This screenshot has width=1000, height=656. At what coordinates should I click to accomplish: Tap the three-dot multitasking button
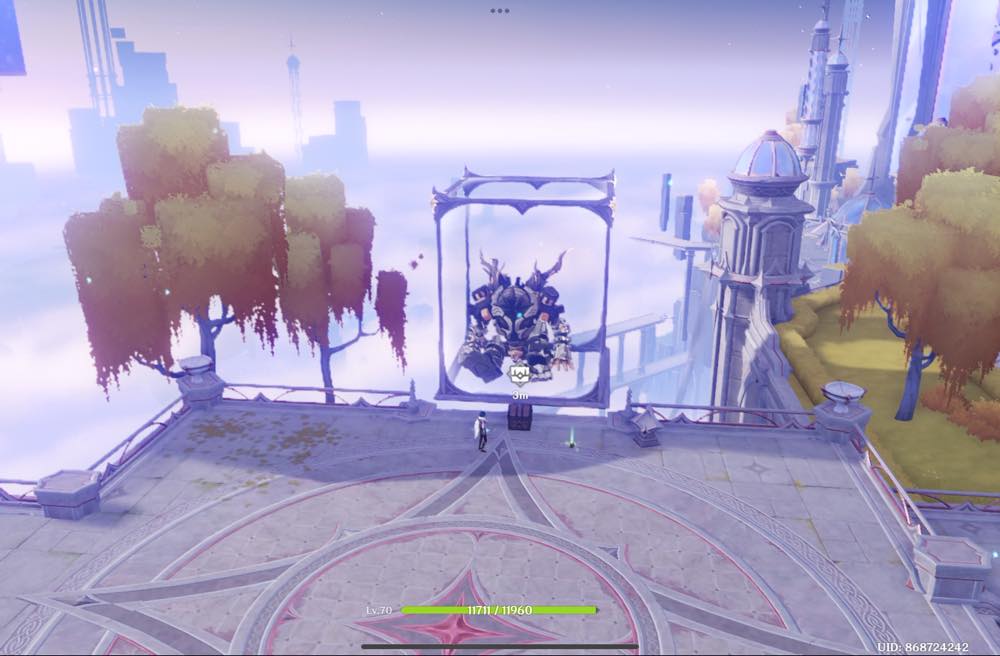(500, 11)
